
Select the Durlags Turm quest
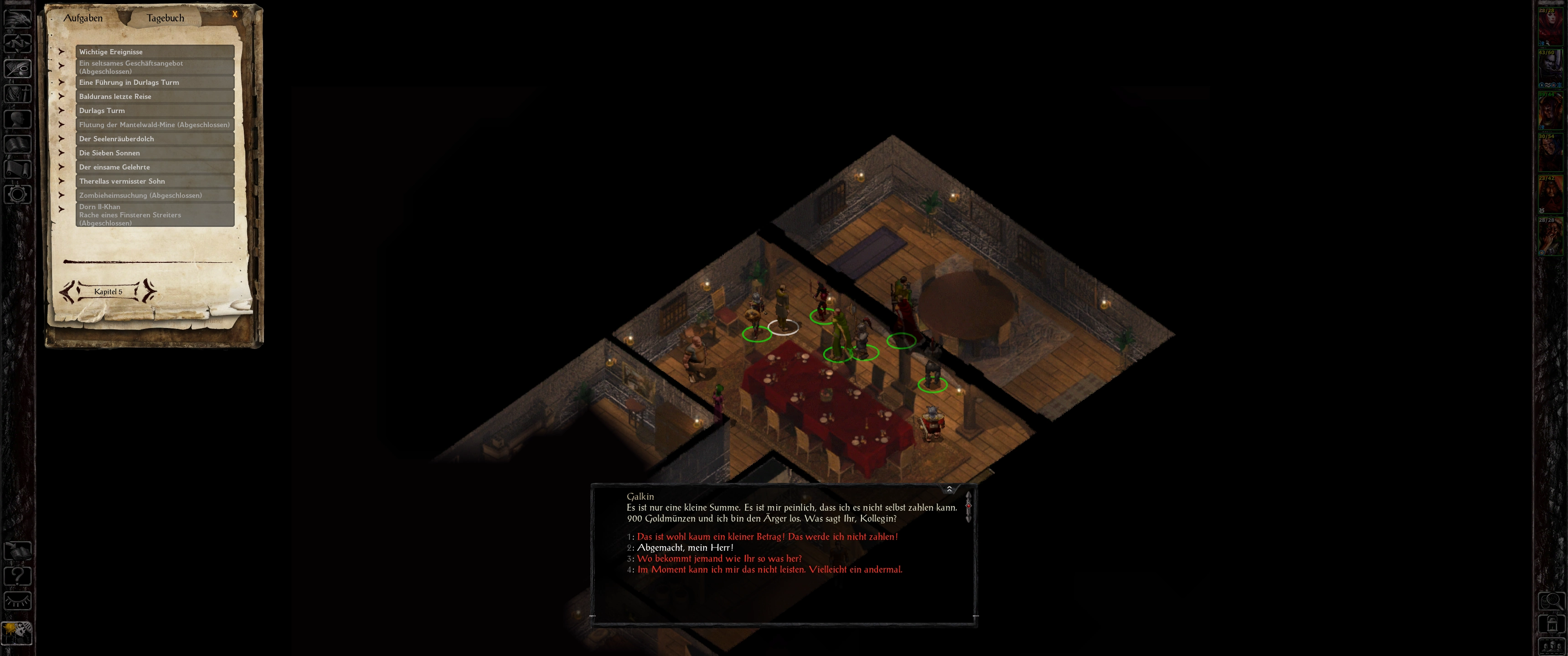[x=155, y=110]
